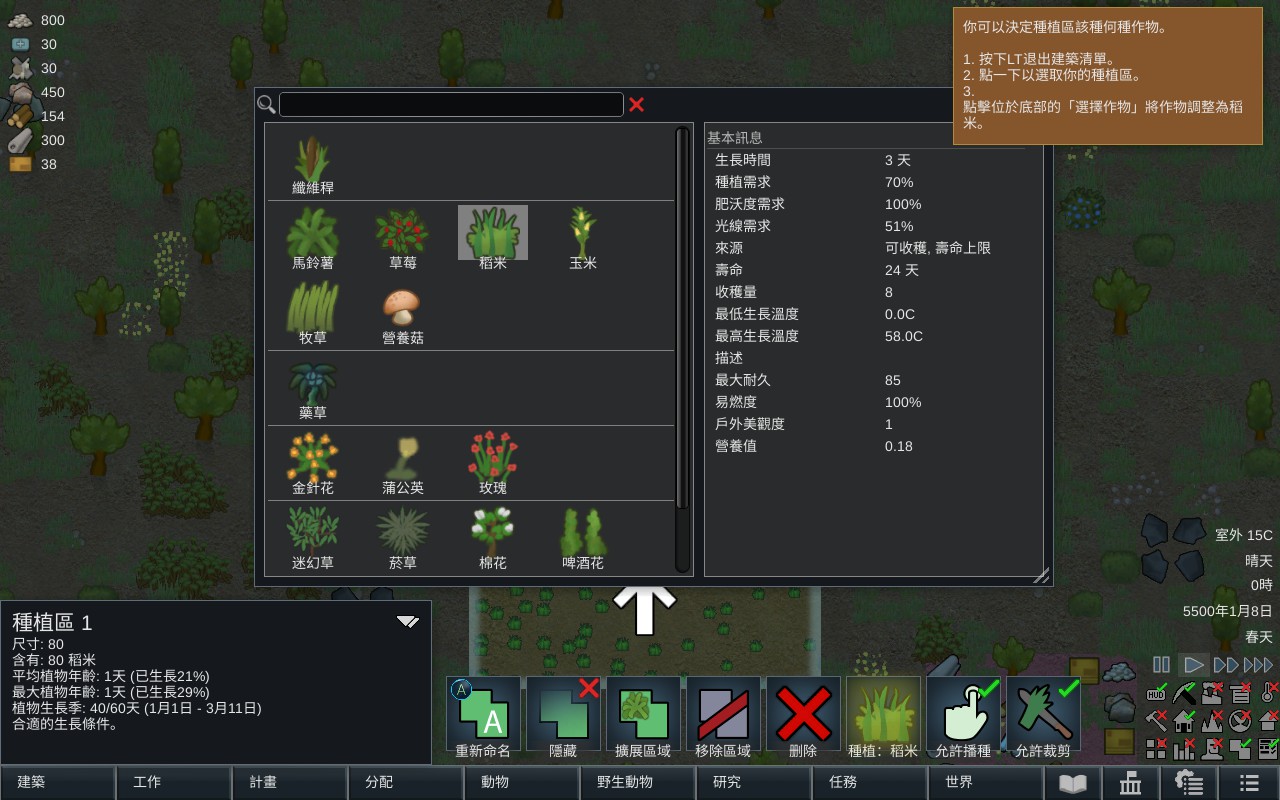Toggle allow cutting (允許裁剪)
The width and height of the screenshot is (1280, 800).
1043,714
